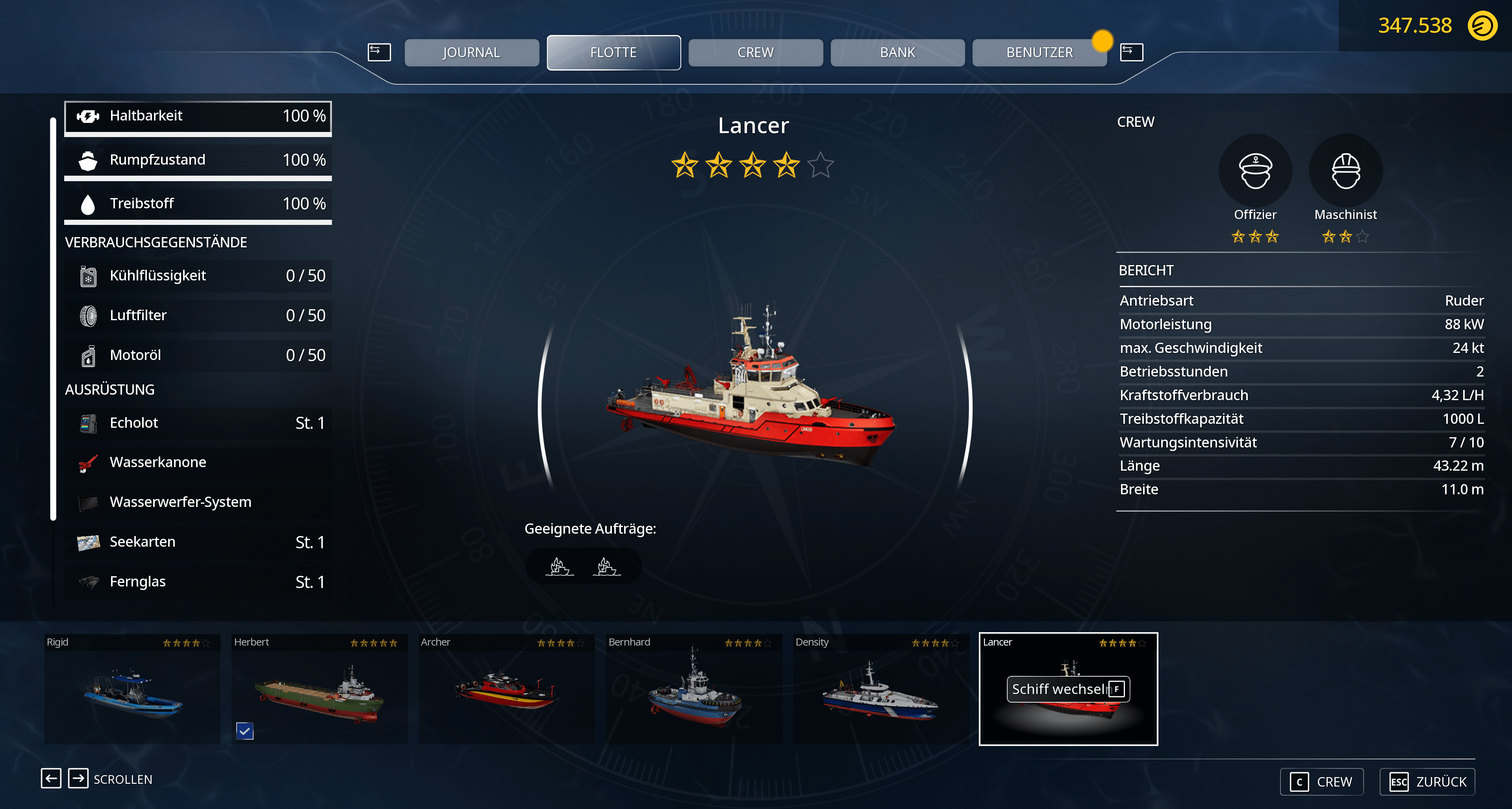
Task: Select the Flotte tab
Action: 613,53
